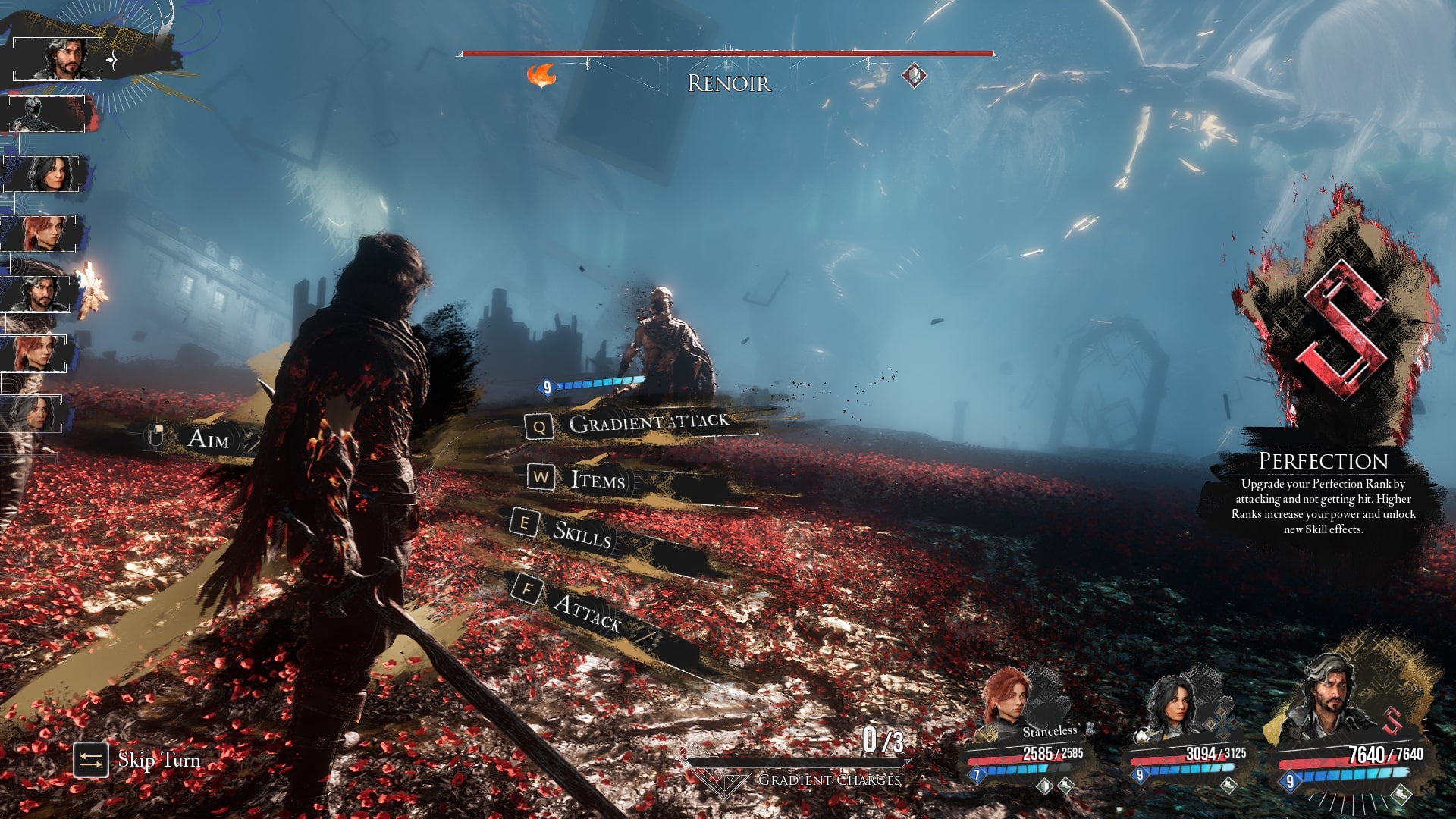This screenshot has height=819, width=1456.
Task: Activate the Aim free-aim option
Action: [207, 438]
